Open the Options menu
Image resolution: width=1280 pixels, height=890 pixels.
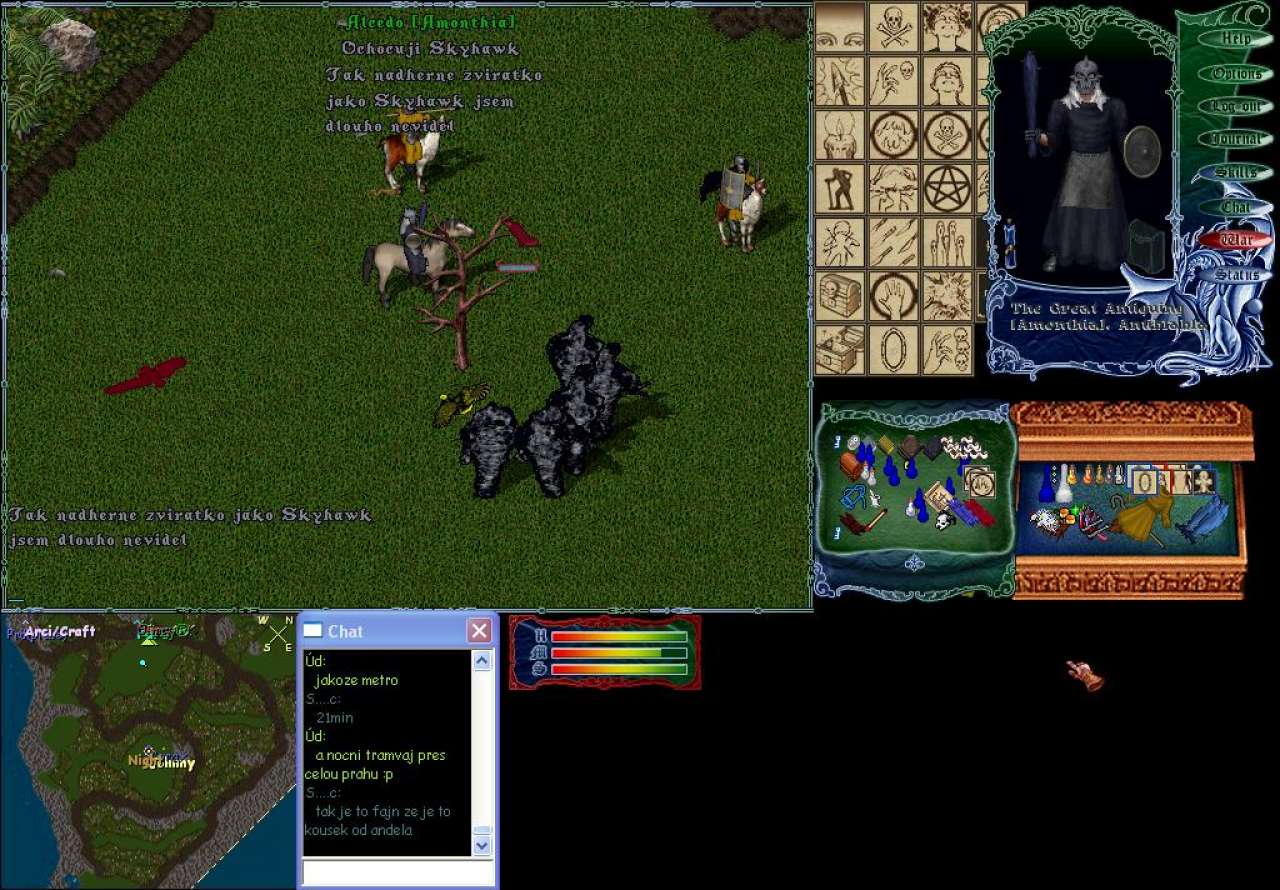(x=1236, y=73)
